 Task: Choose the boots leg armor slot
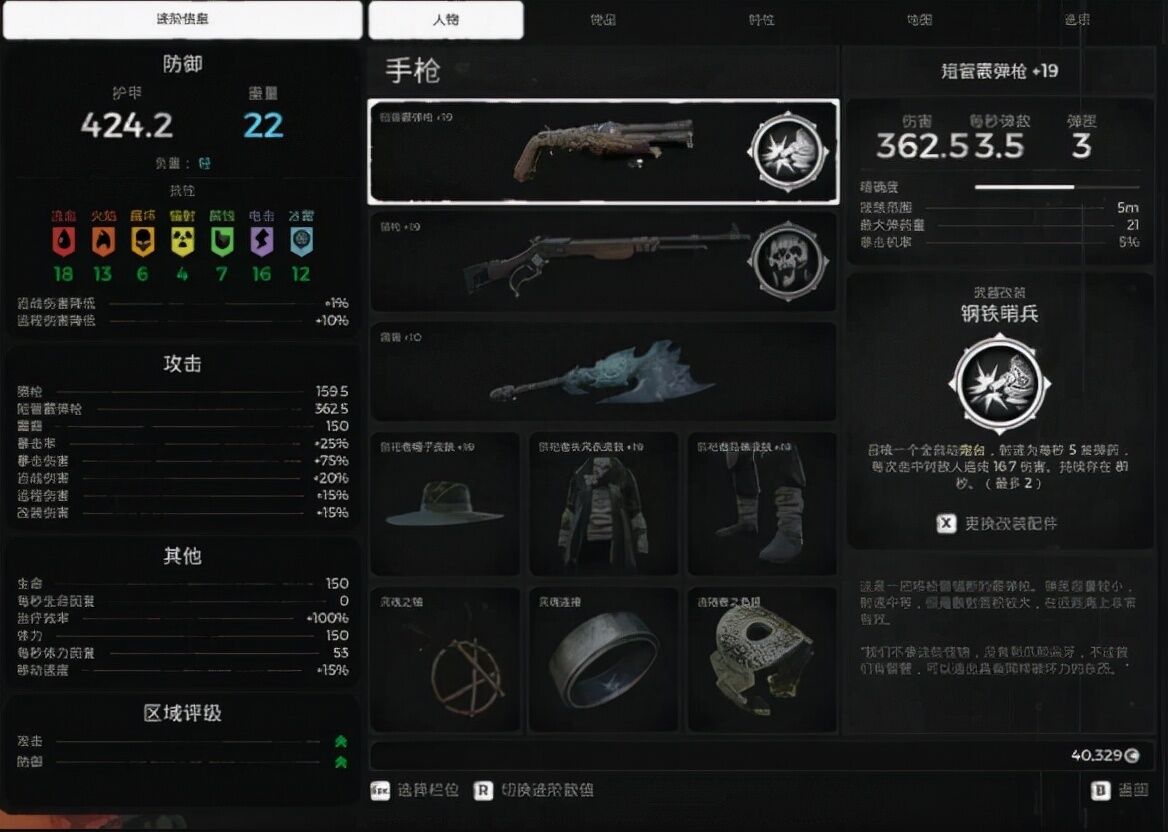tap(762, 503)
